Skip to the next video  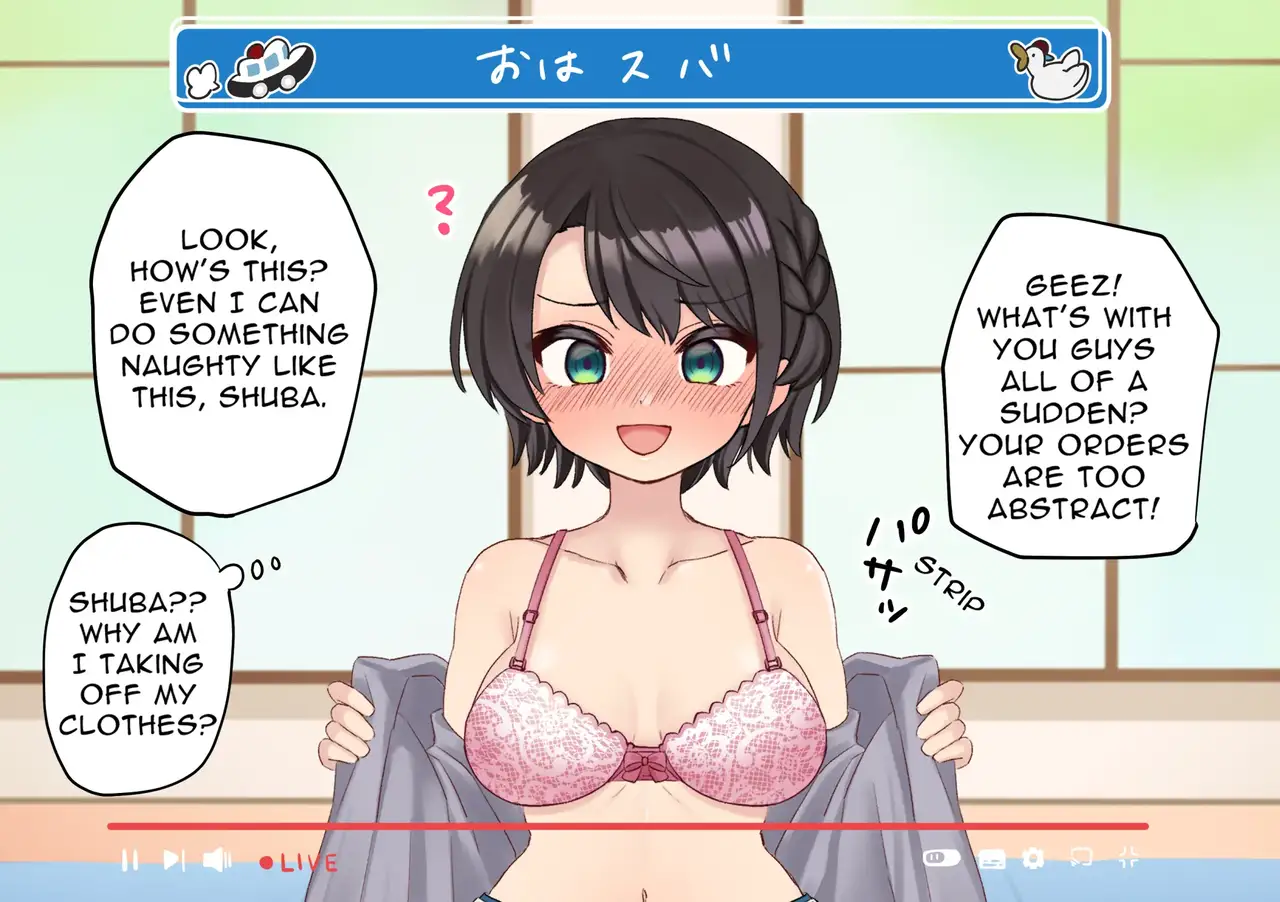pos(173,859)
